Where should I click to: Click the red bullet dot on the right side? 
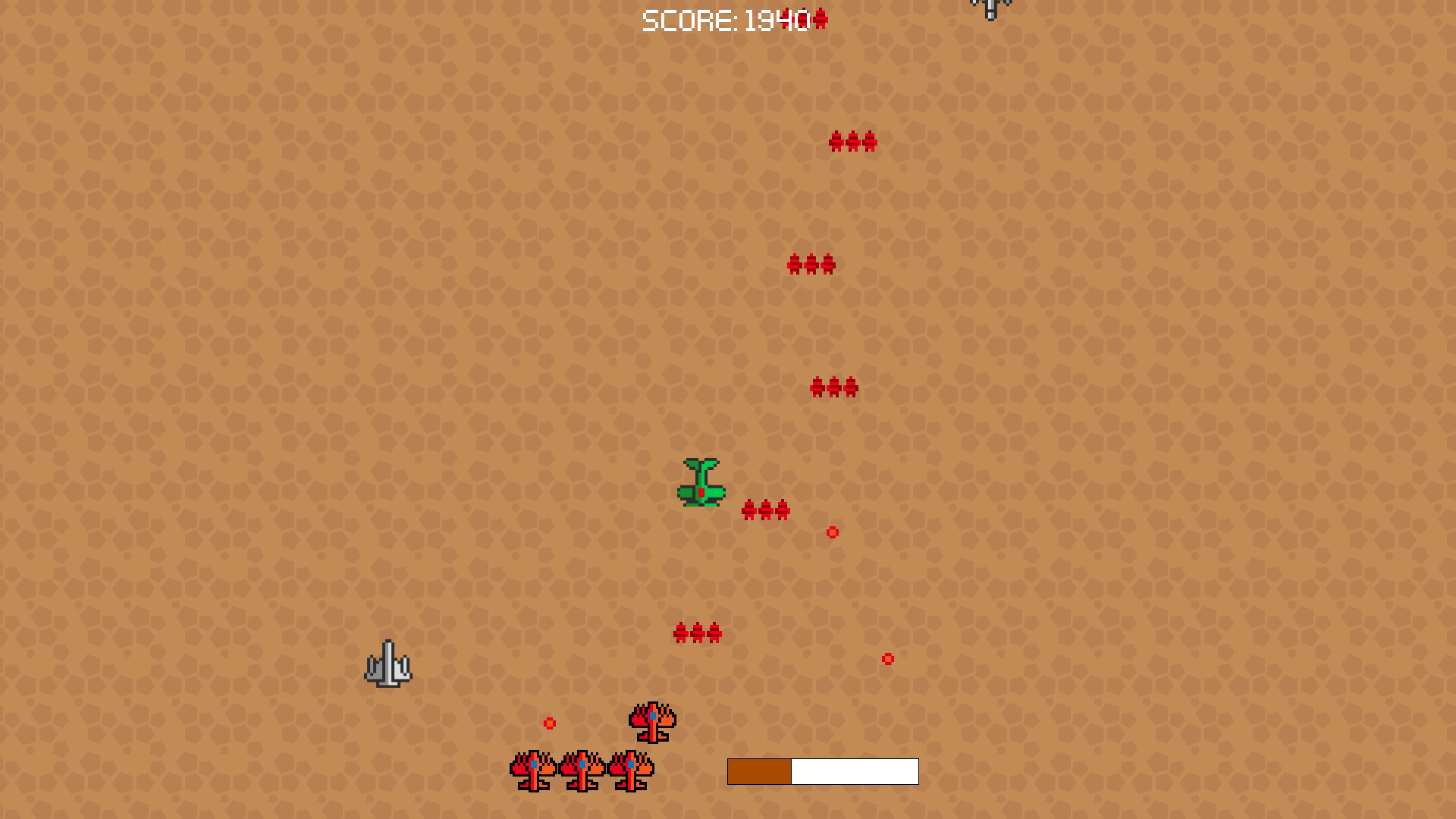[887, 658]
